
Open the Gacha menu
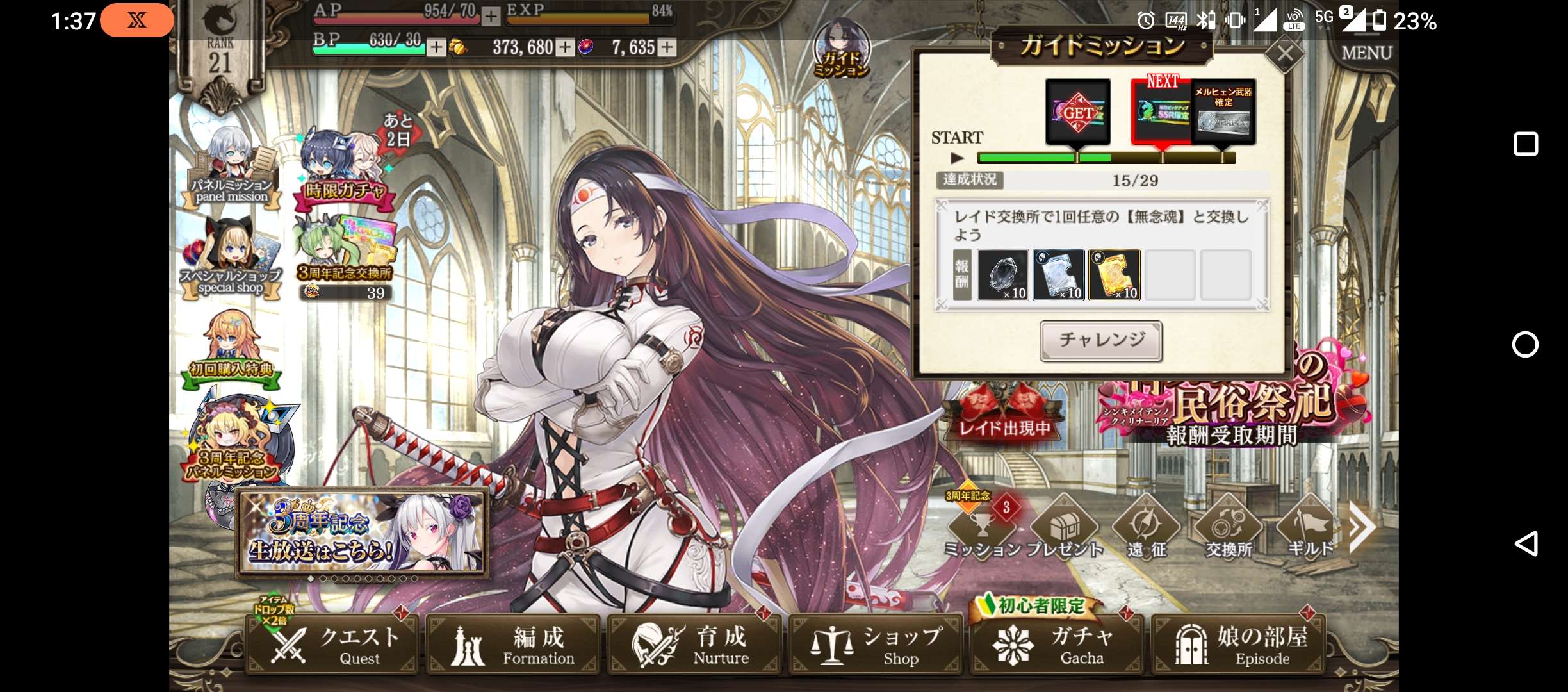tap(1057, 645)
